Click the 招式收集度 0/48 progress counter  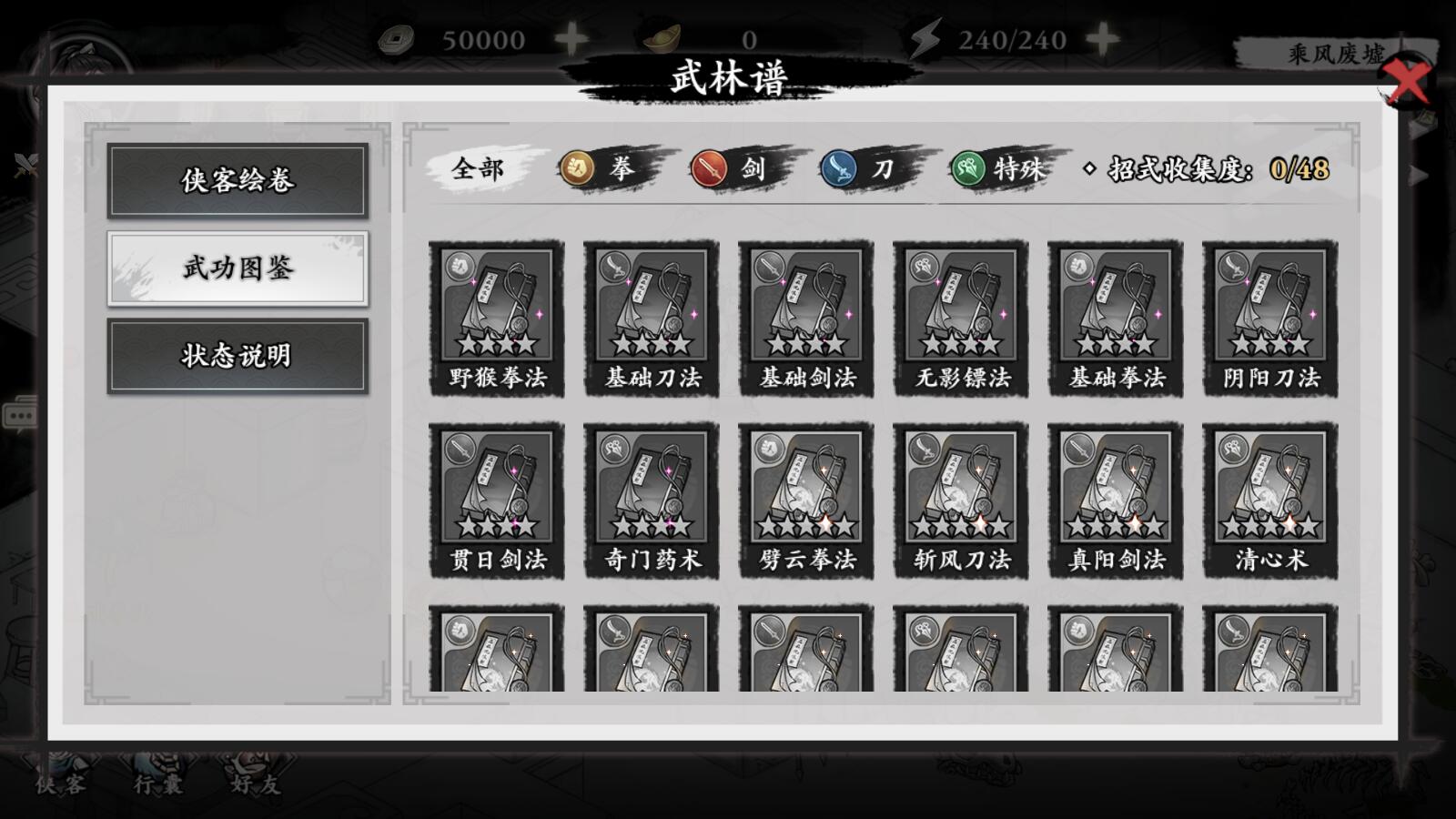pos(1201,169)
